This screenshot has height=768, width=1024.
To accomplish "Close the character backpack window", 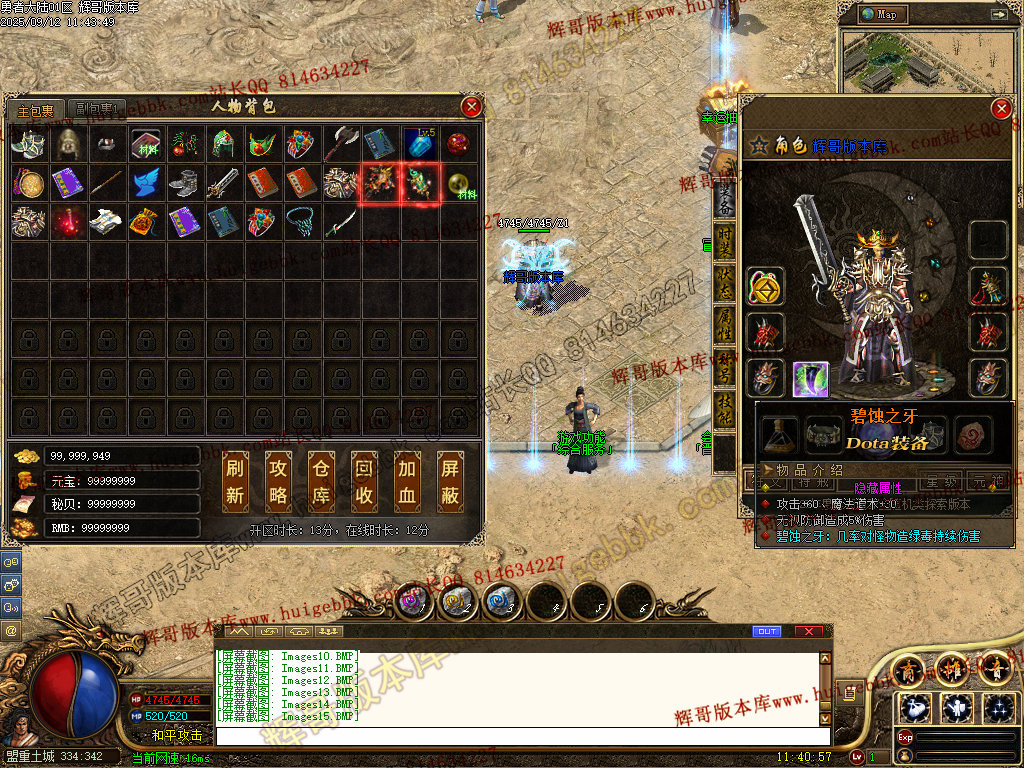I will [x=472, y=107].
